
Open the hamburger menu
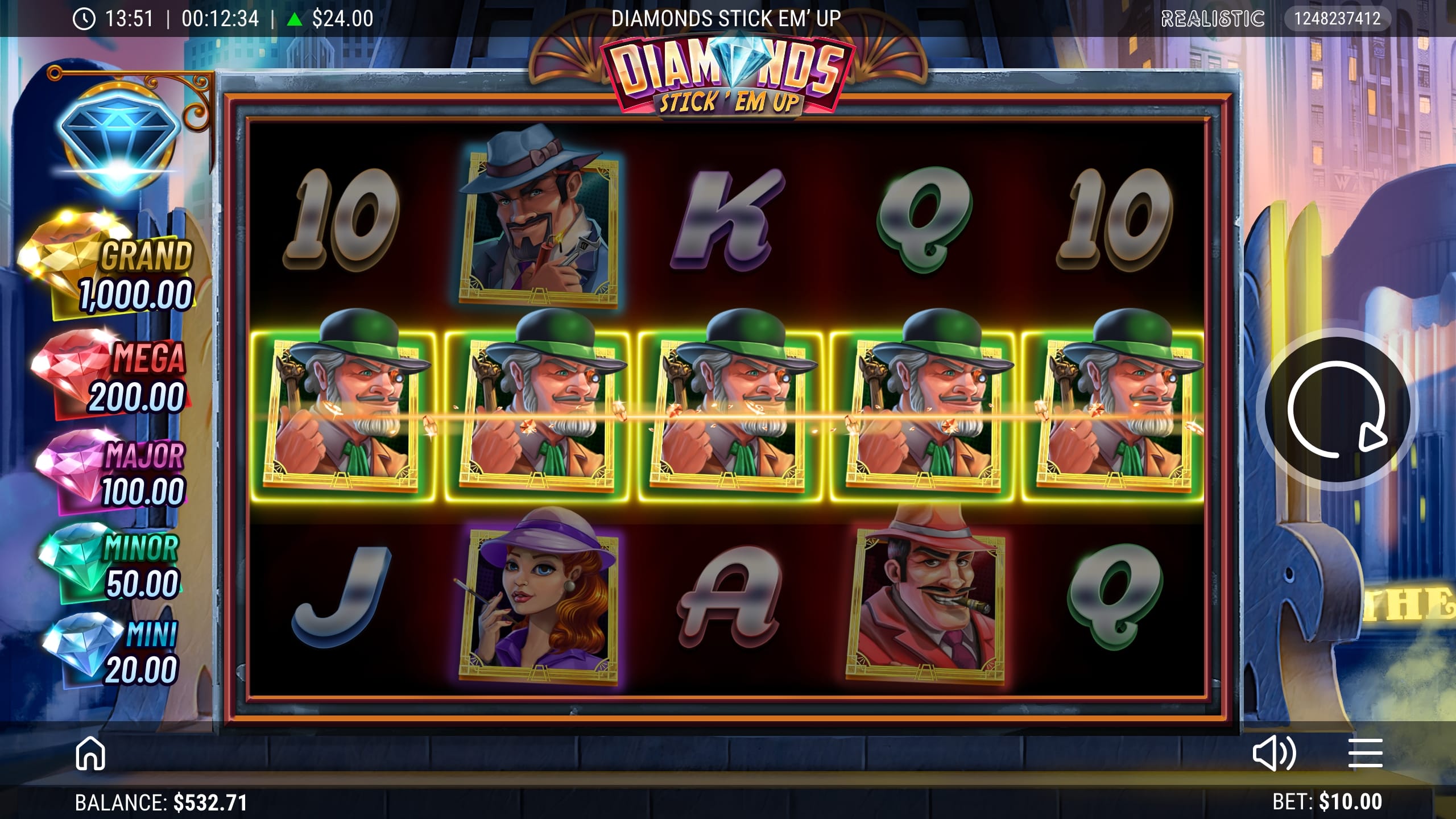(1365, 754)
